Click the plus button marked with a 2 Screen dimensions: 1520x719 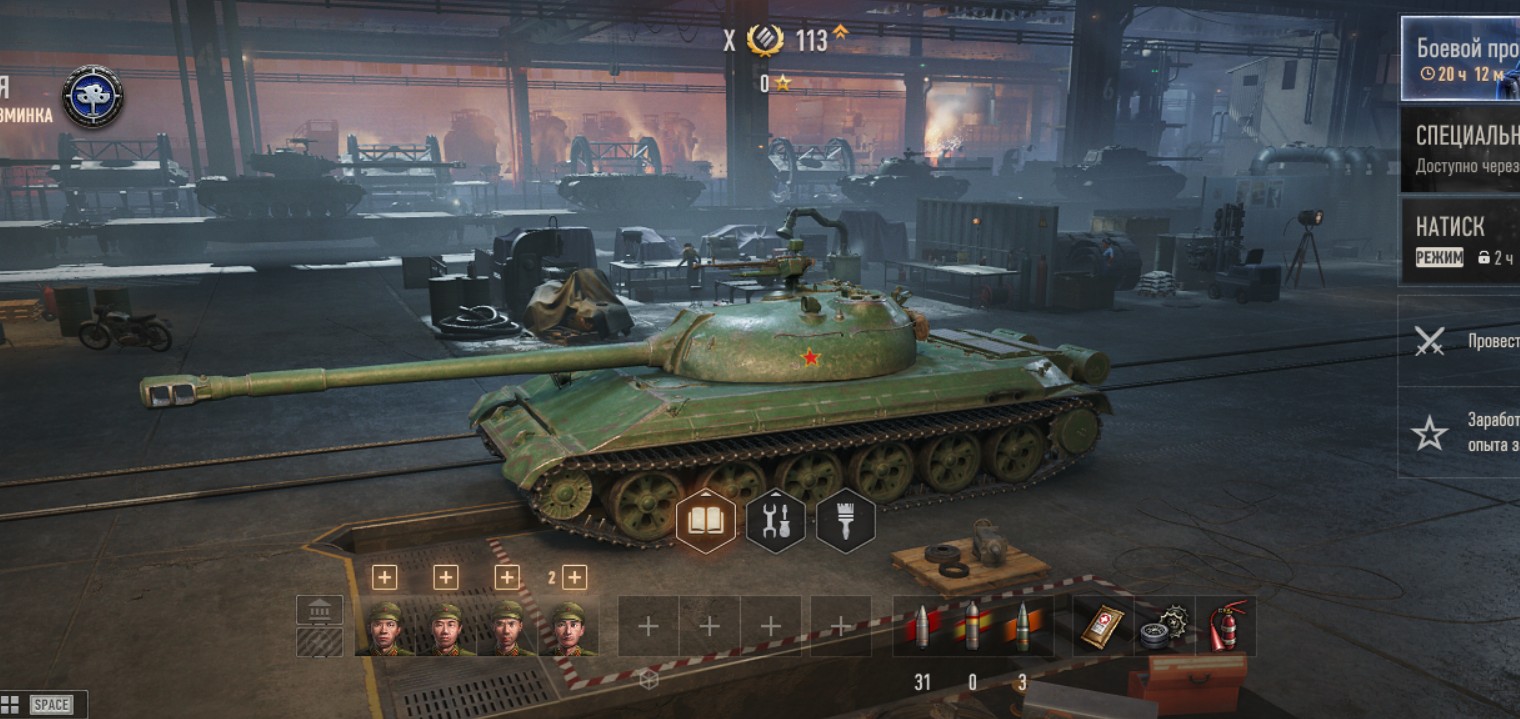coord(574,577)
